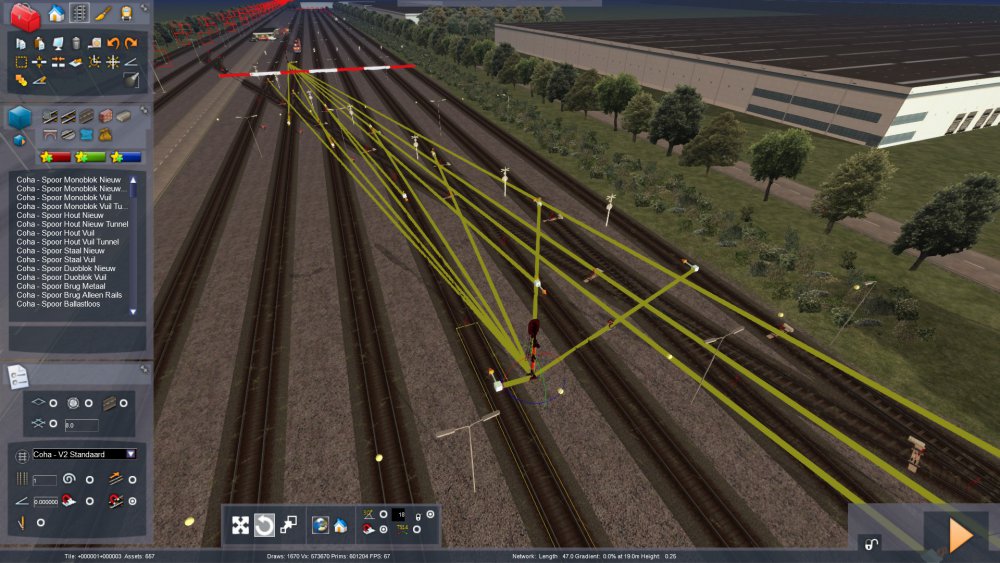Choose the trash can delete tool
The width and height of the screenshot is (1000, 563).
click(x=76, y=43)
